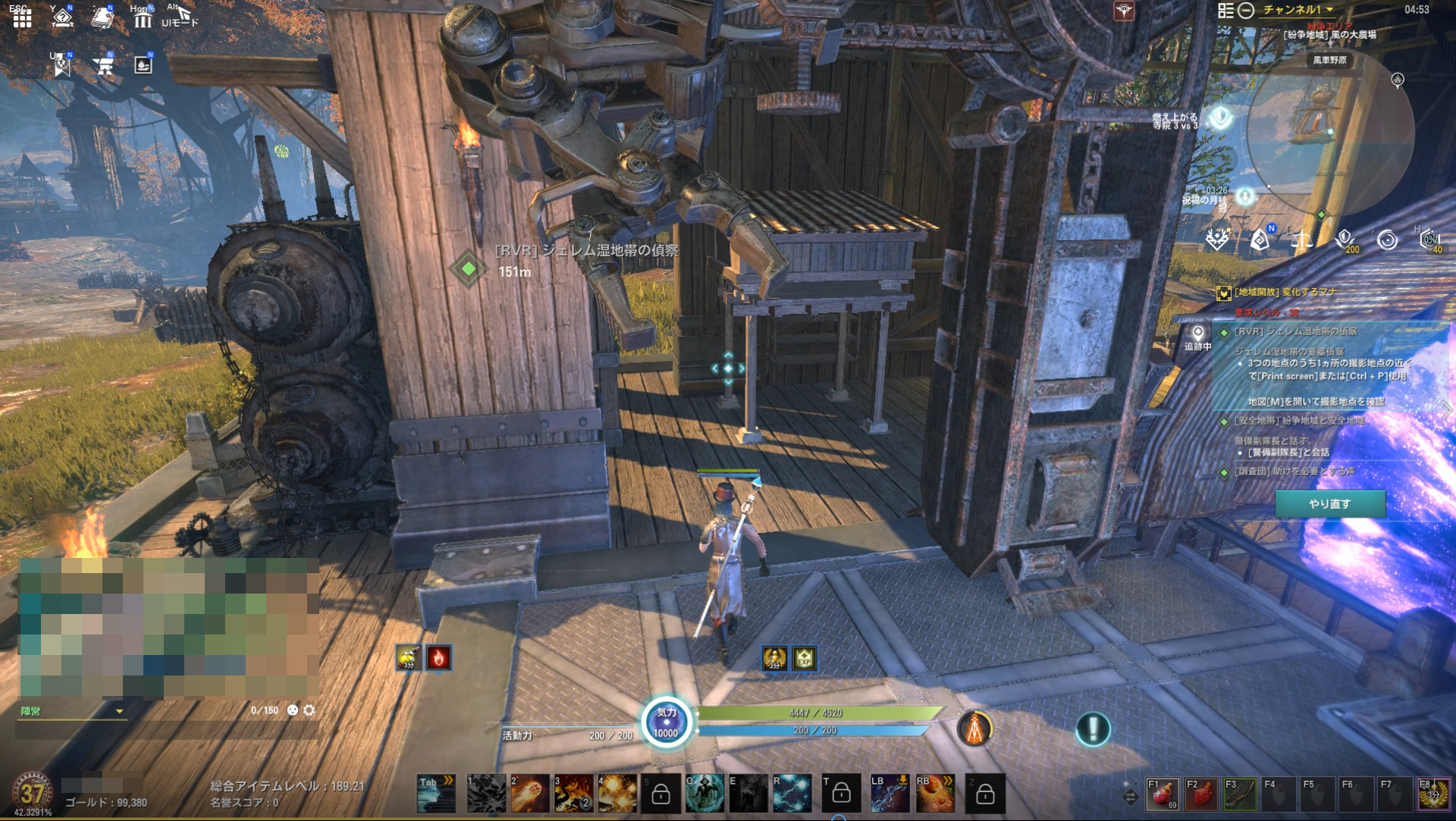Viewport: 1456px width, 821px height.
Task: Select the [RVR] ジェレム湿地帯の偵察 quest entry
Action: click(1295, 331)
